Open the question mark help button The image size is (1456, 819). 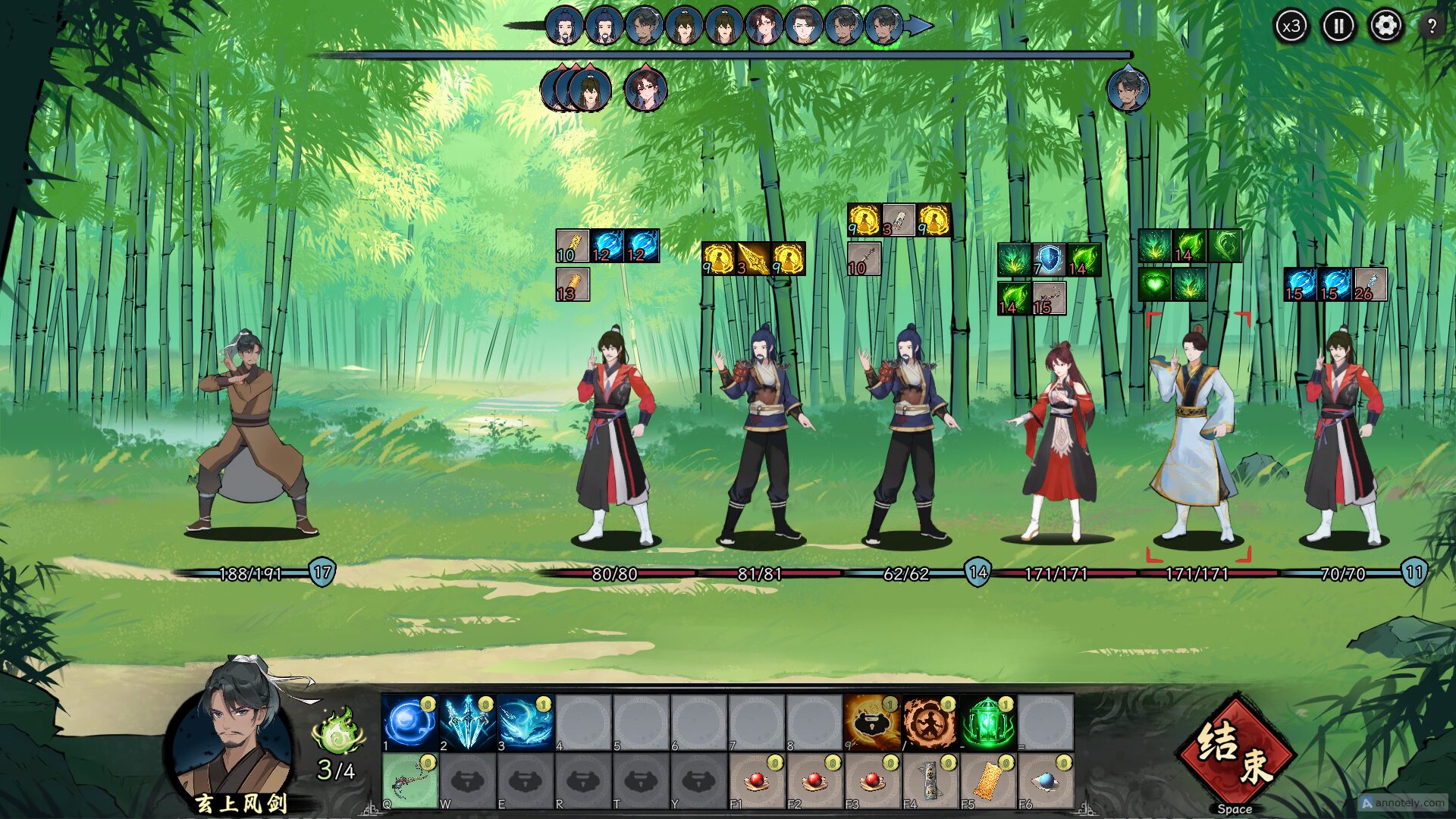[1432, 27]
